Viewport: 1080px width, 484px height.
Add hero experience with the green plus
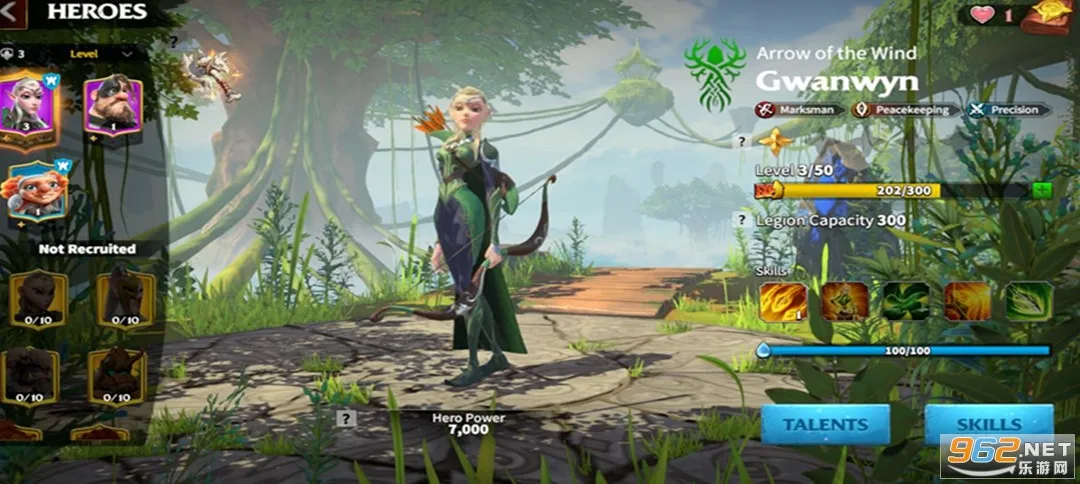click(x=1042, y=190)
